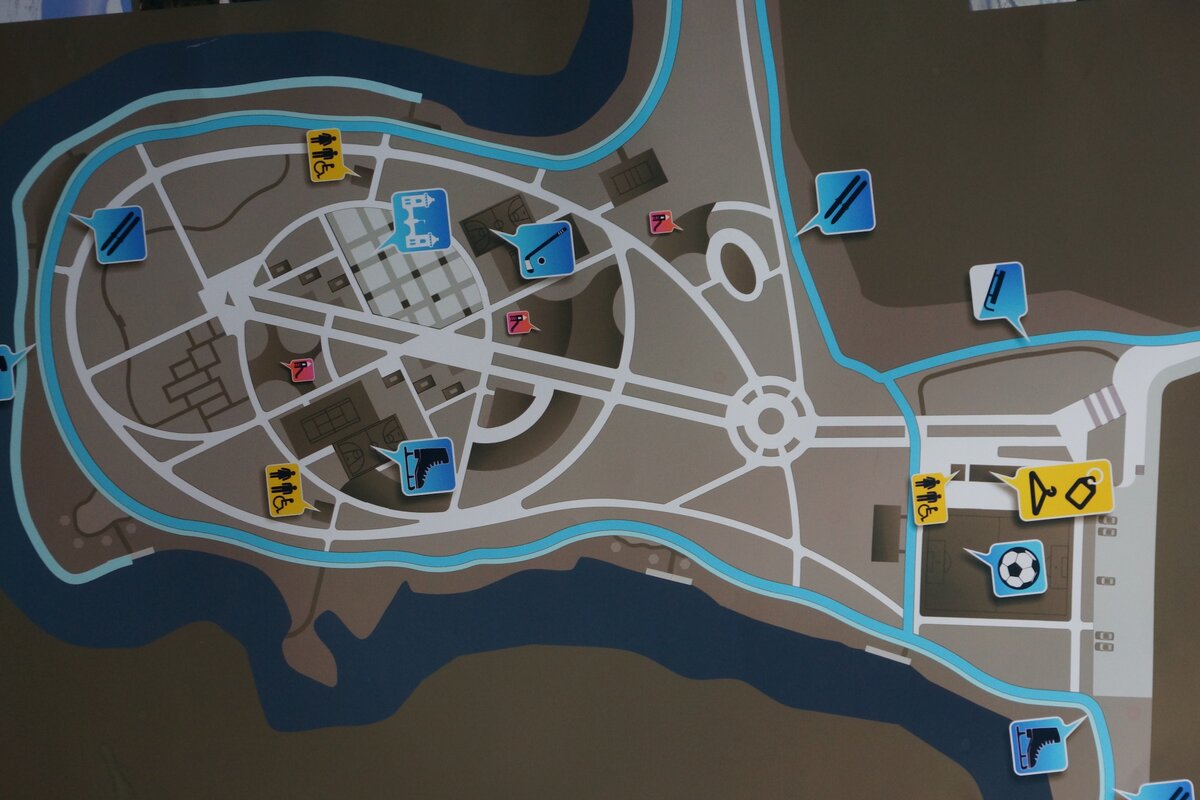Screen dimensions: 1200x800
Task: Choose the white sled map marker
Action: click(x=997, y=290)
